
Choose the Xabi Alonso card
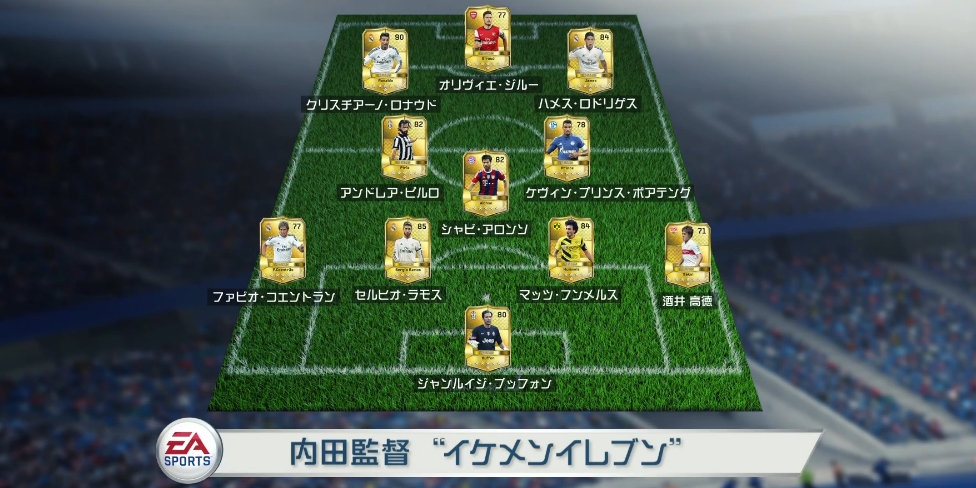coord(487,183)
